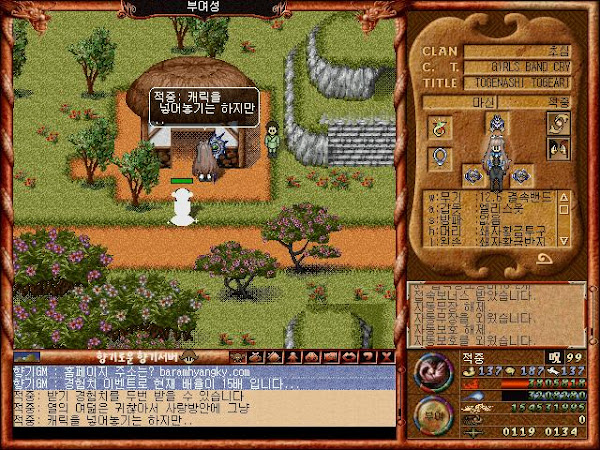The height and width of the screenshot is (450, 600).
Task: Click the round 무매 orb button
Action: pyautogui.click(x=433, y=414)
